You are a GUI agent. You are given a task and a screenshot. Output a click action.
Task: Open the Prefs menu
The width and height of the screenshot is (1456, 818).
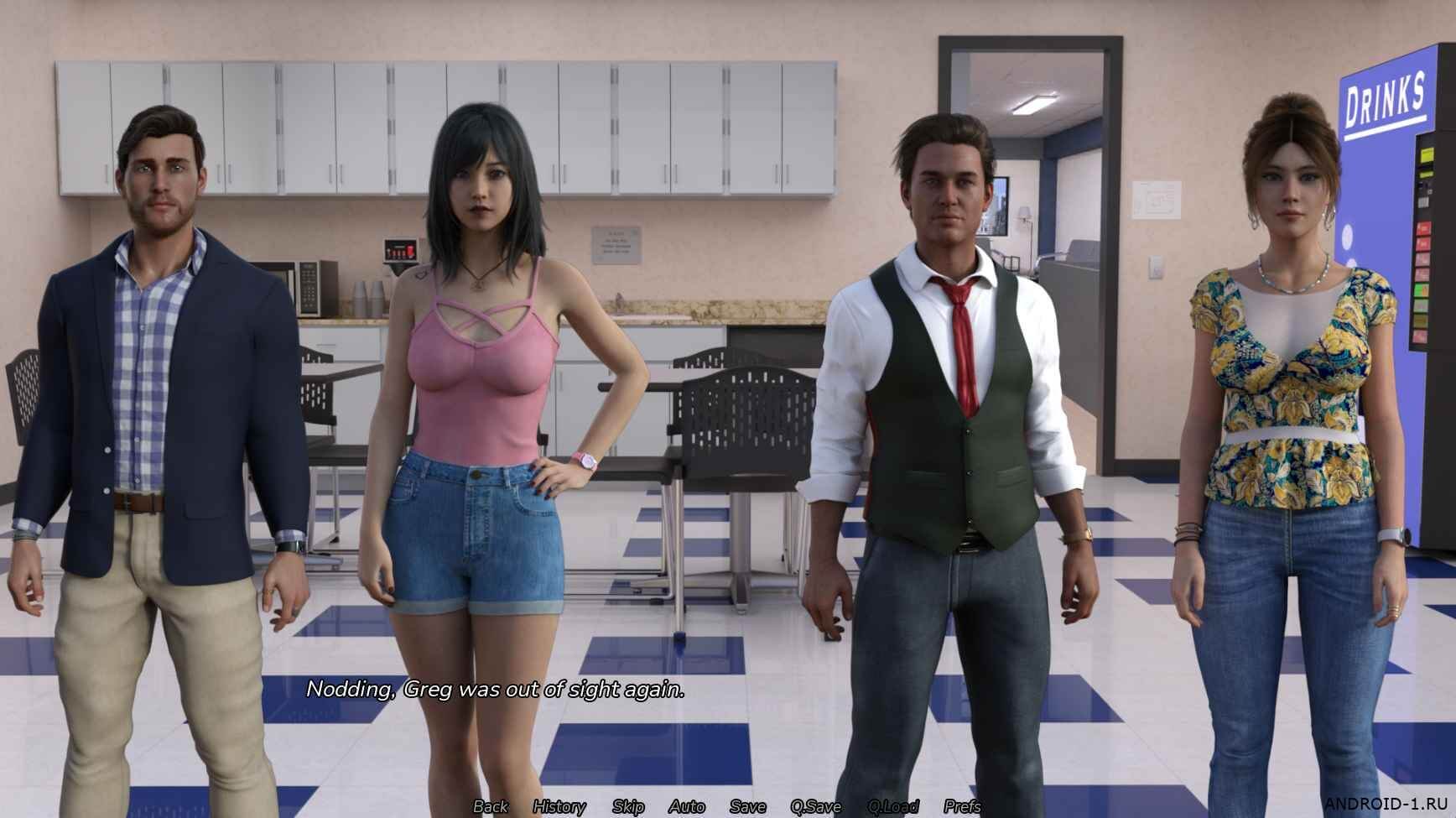coord(962,806)
